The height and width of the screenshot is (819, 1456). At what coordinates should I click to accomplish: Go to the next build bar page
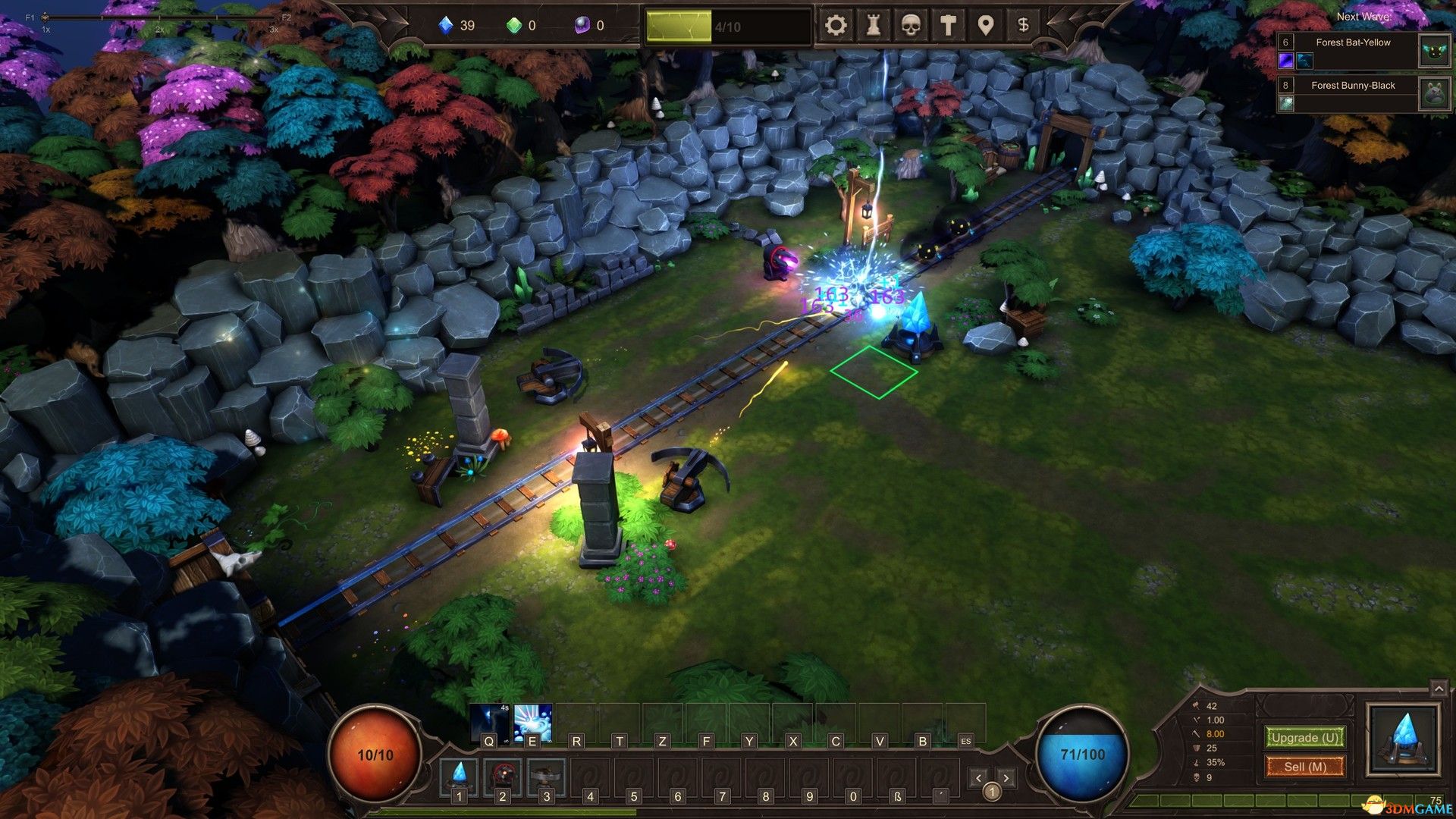1006,778
